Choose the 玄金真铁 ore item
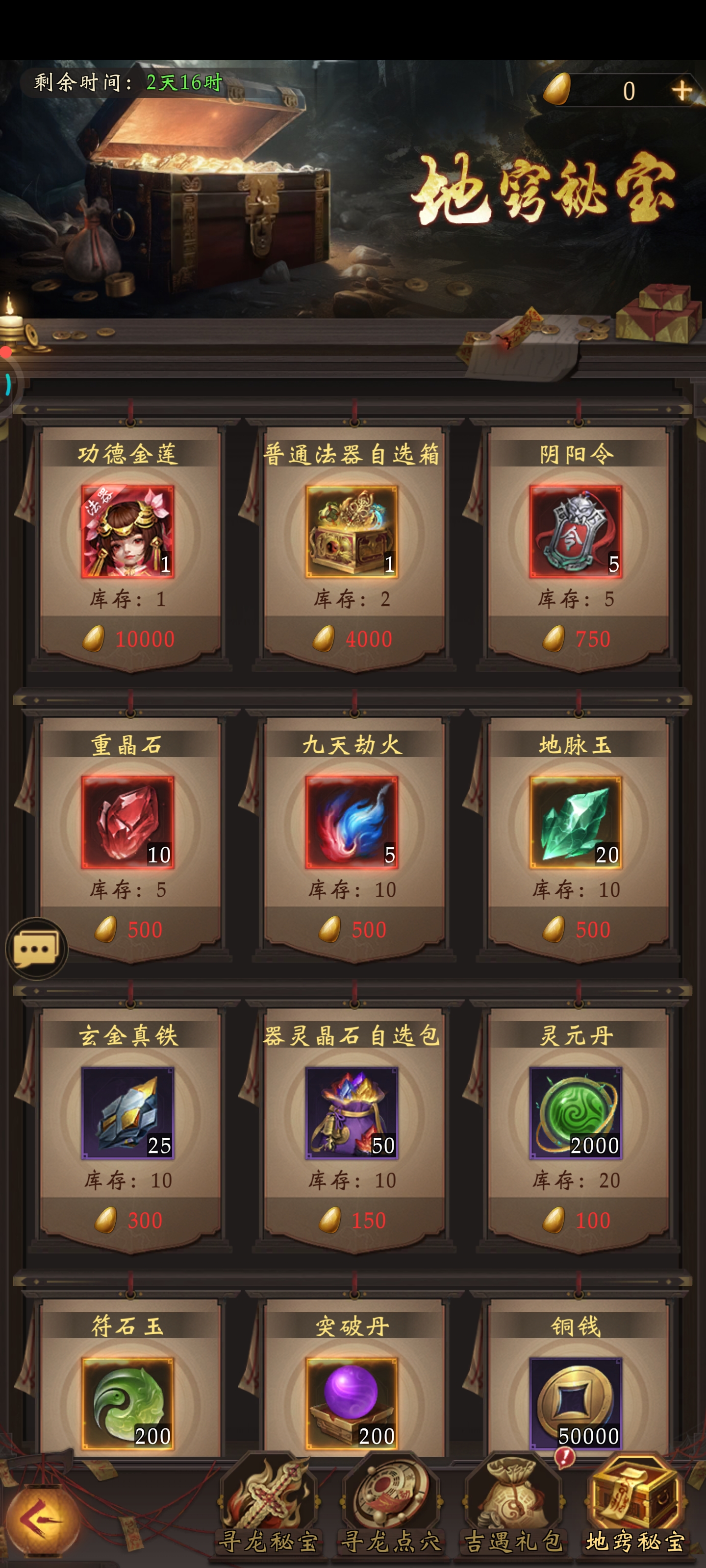Image resolution: width=706 pixels, height=1568 pixels. coord(128,1113)
